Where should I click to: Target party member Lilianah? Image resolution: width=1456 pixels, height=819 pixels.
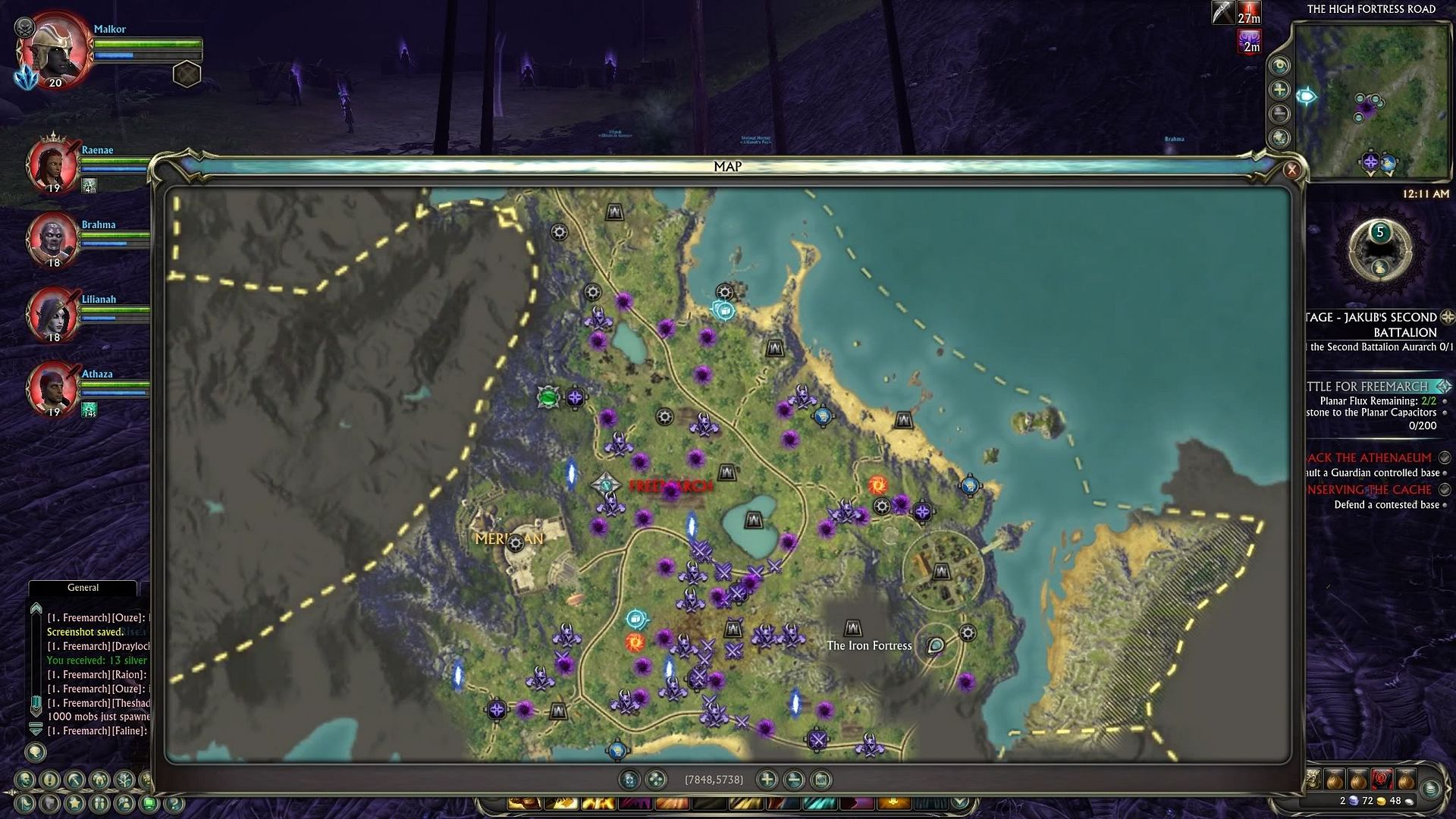pyautogui.click(x=52, y=313)
